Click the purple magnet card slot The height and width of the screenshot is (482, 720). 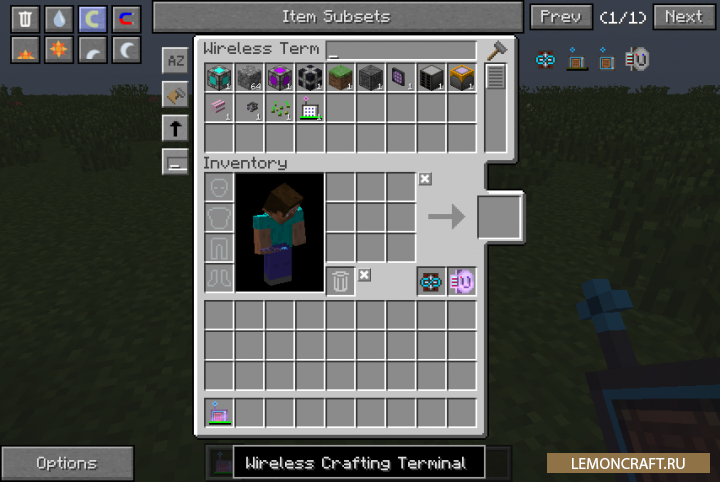(462, 282)
